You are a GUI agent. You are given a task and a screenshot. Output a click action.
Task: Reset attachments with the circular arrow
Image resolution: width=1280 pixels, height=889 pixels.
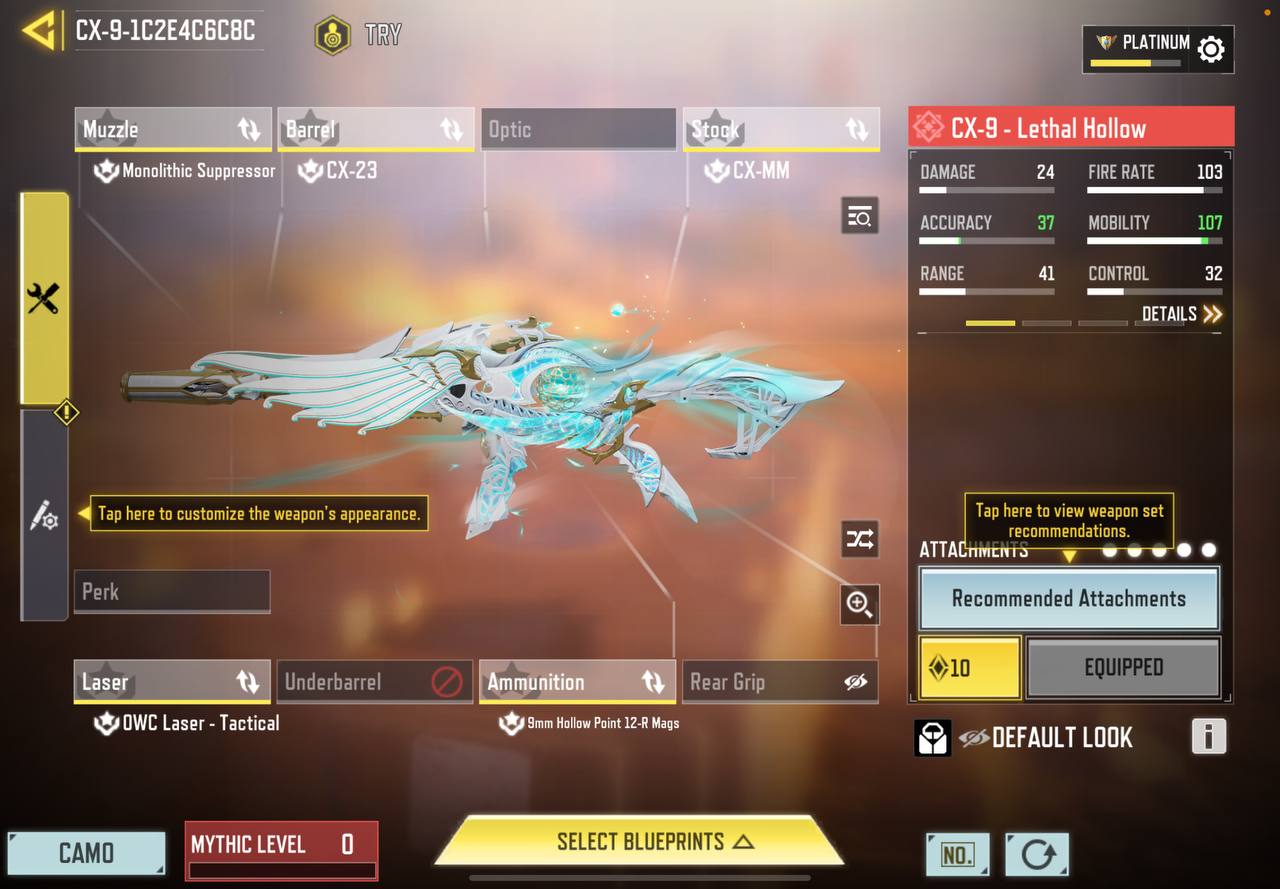point(1037,855)
